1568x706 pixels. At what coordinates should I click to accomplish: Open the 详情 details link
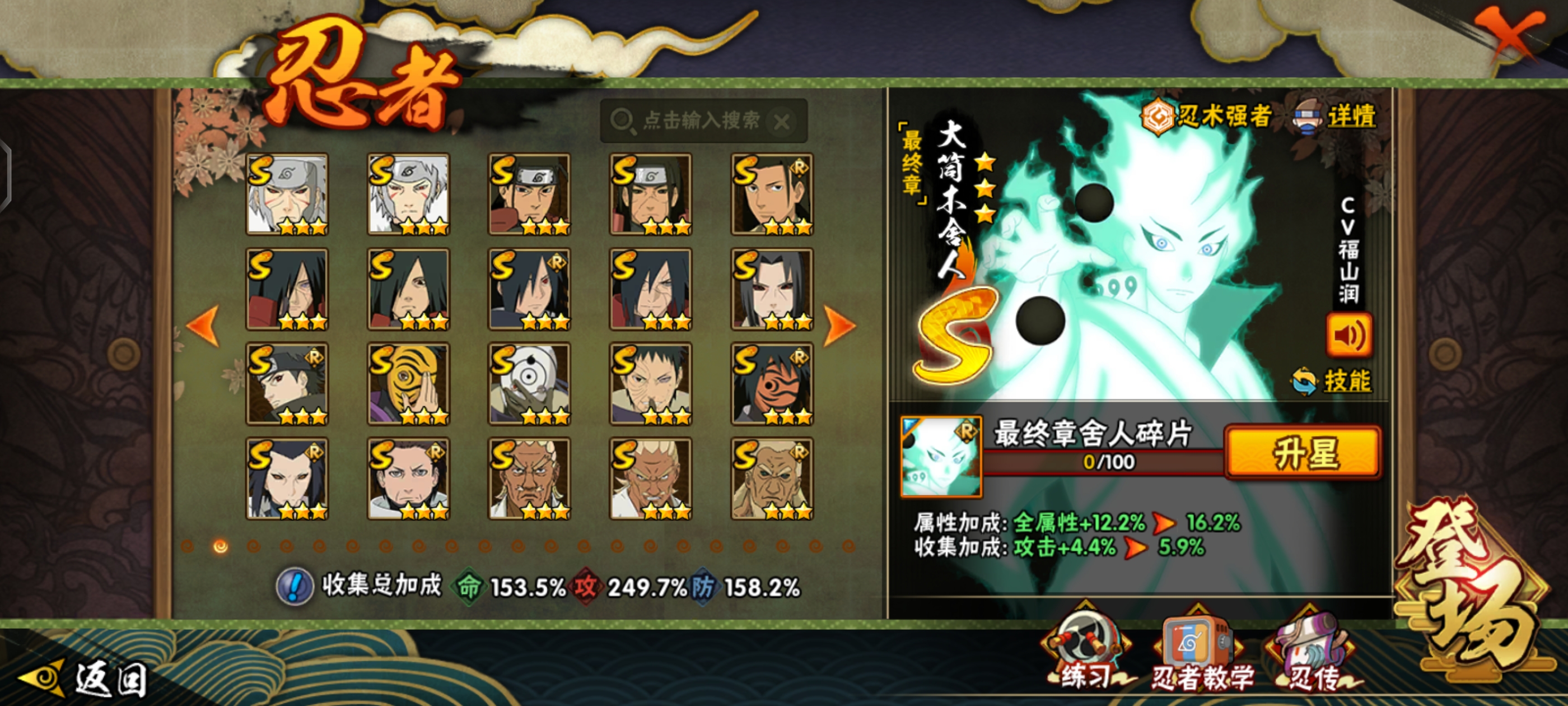click(1336, 117)
